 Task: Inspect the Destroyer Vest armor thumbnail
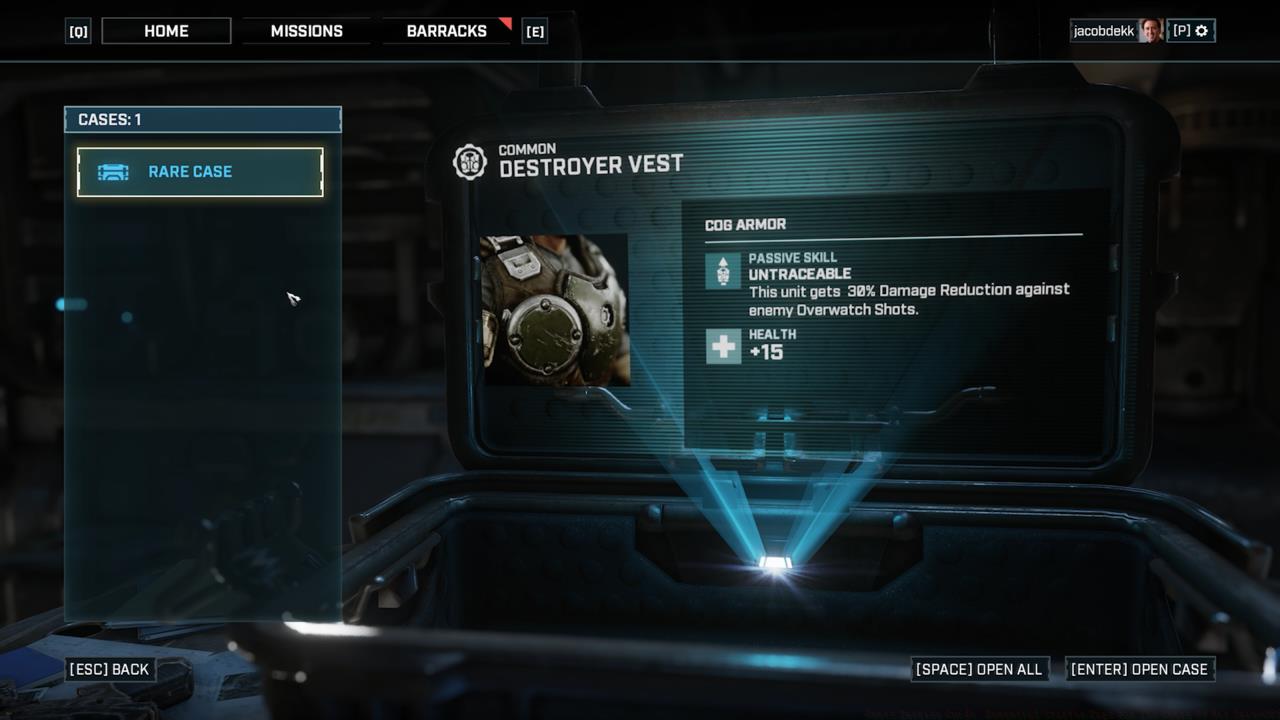[x=555, y=310]
